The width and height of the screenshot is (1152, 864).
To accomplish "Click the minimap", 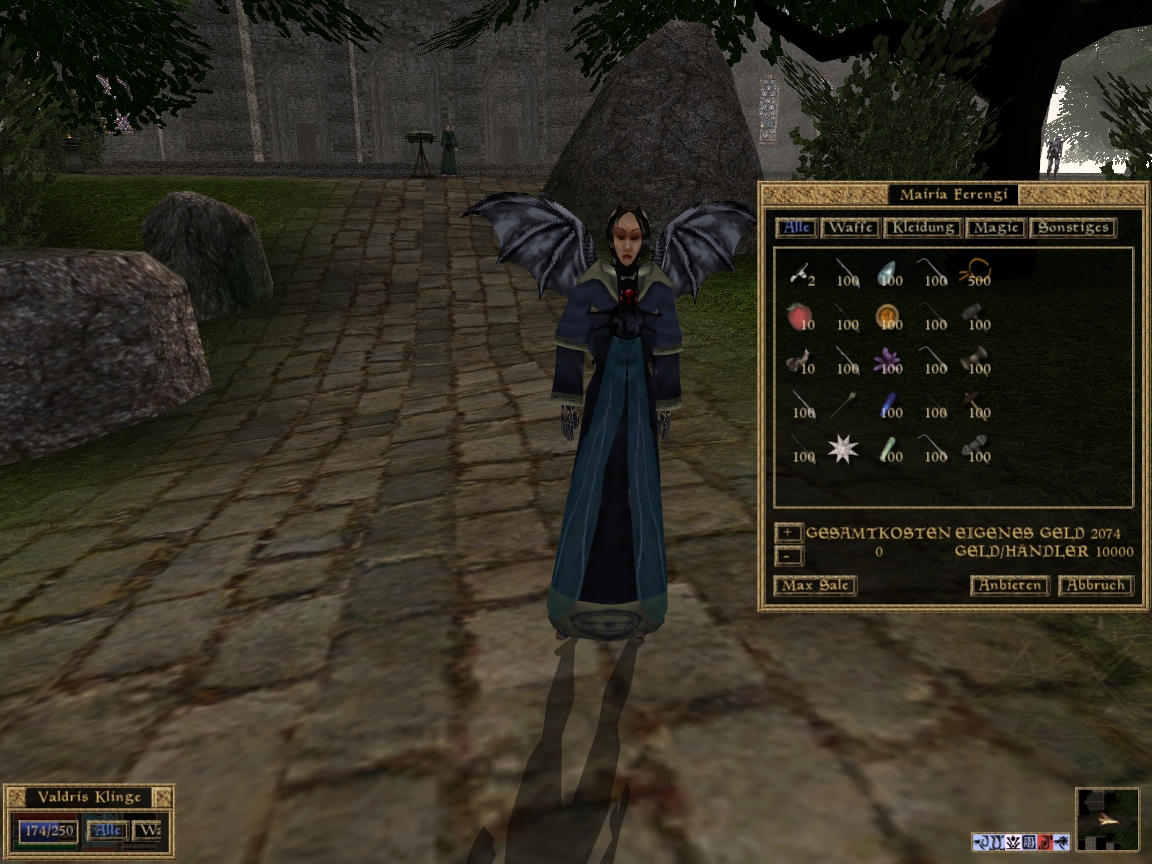I will point(1107,819).
